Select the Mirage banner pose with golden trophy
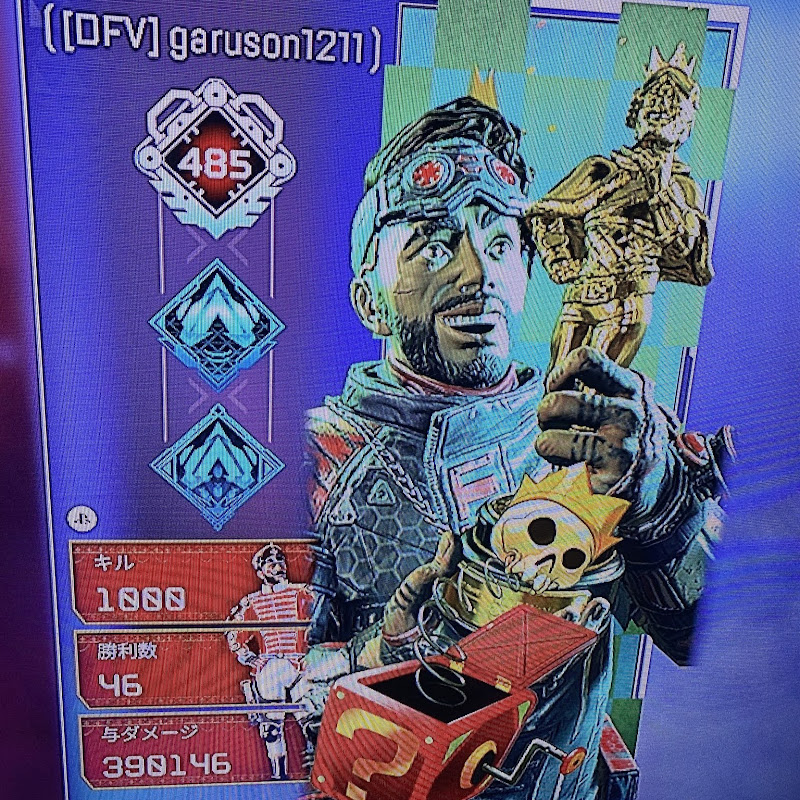The height and width of the screenshot is (800, 800). click(520, 400)
